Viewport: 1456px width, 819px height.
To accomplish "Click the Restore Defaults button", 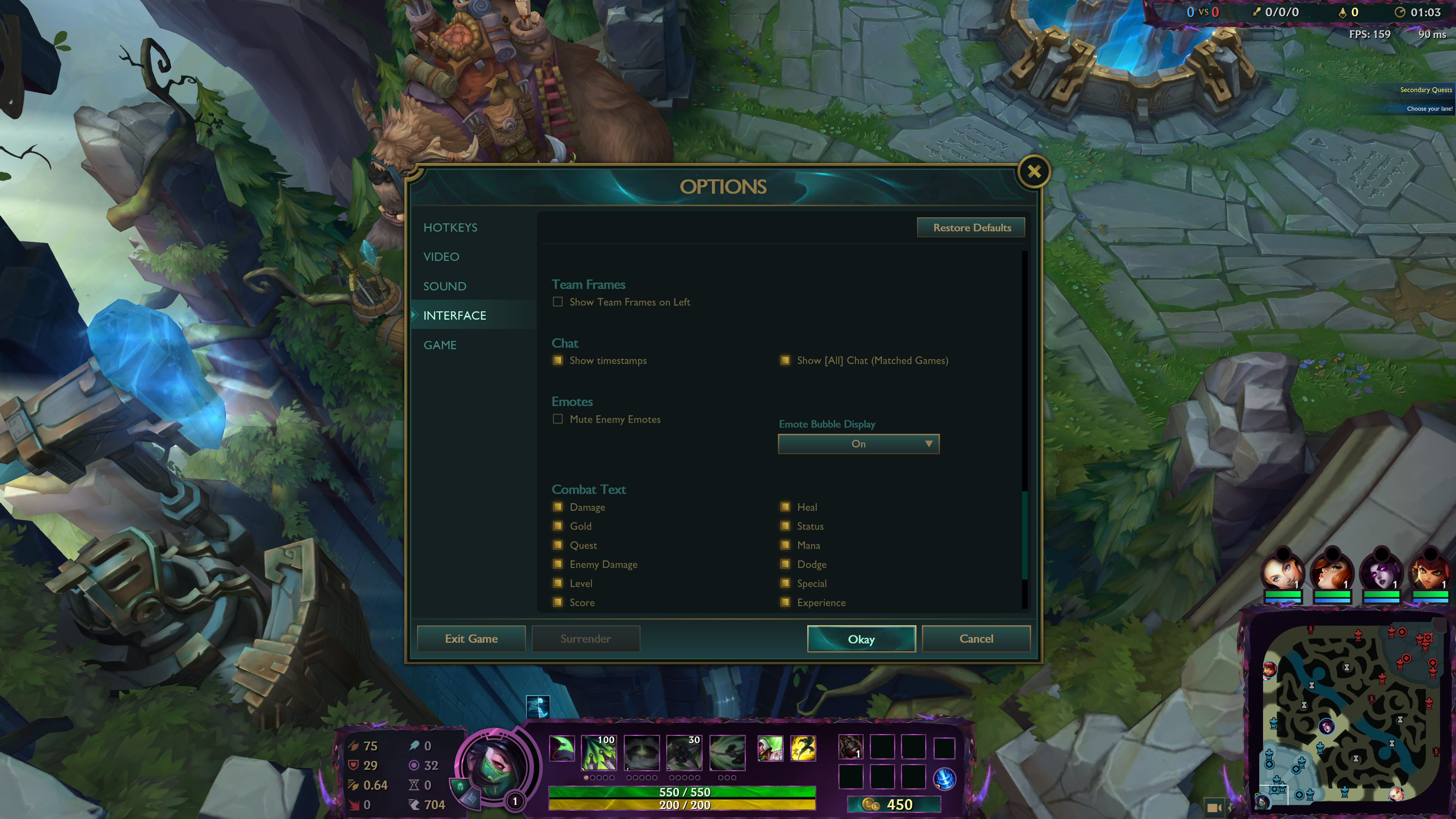I will tap(971, 228).
